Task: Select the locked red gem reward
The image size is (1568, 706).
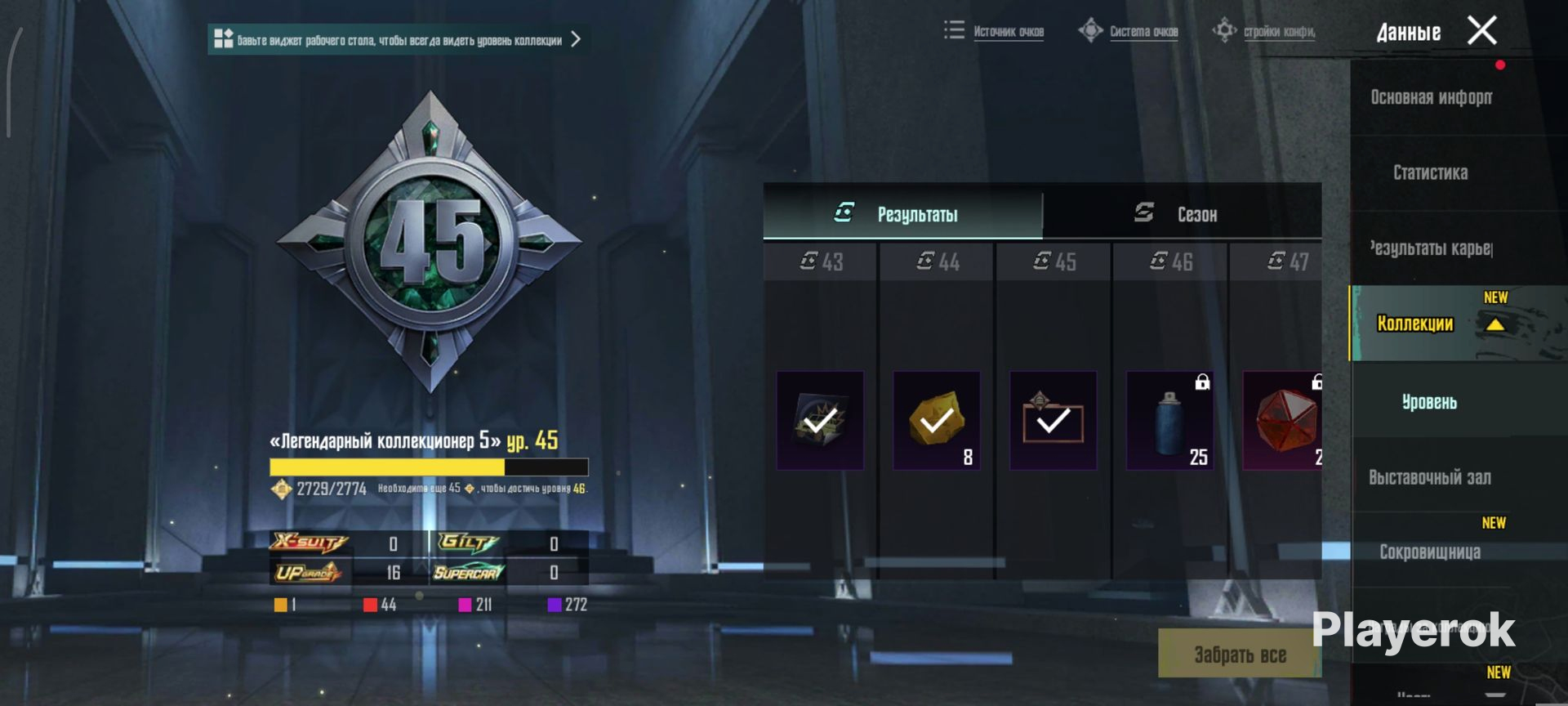Action: click(x=1282, y=421)
